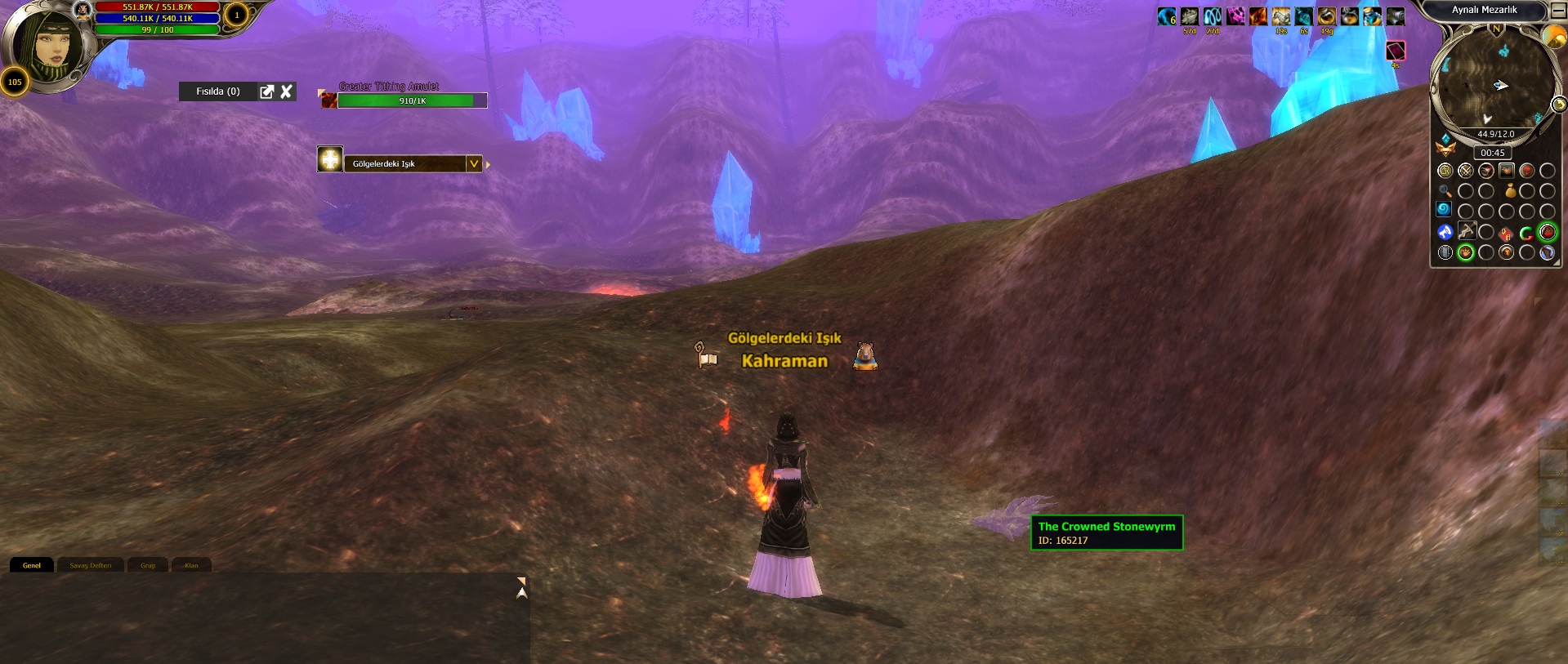
Task: Select the red skull minimap button
Action: pyautogui.click(x=1526, y=171)
